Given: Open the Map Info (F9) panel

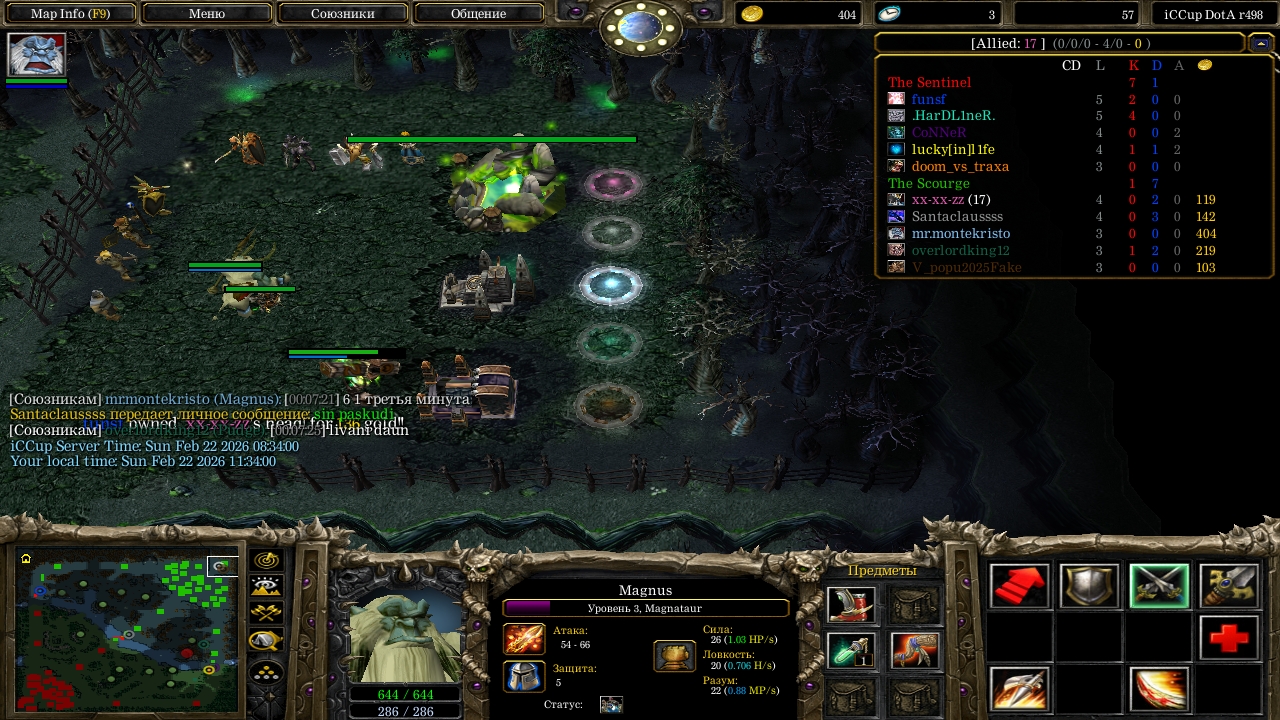Looking at the screenshot, I should pyautogui.click(x=70, y=14).
